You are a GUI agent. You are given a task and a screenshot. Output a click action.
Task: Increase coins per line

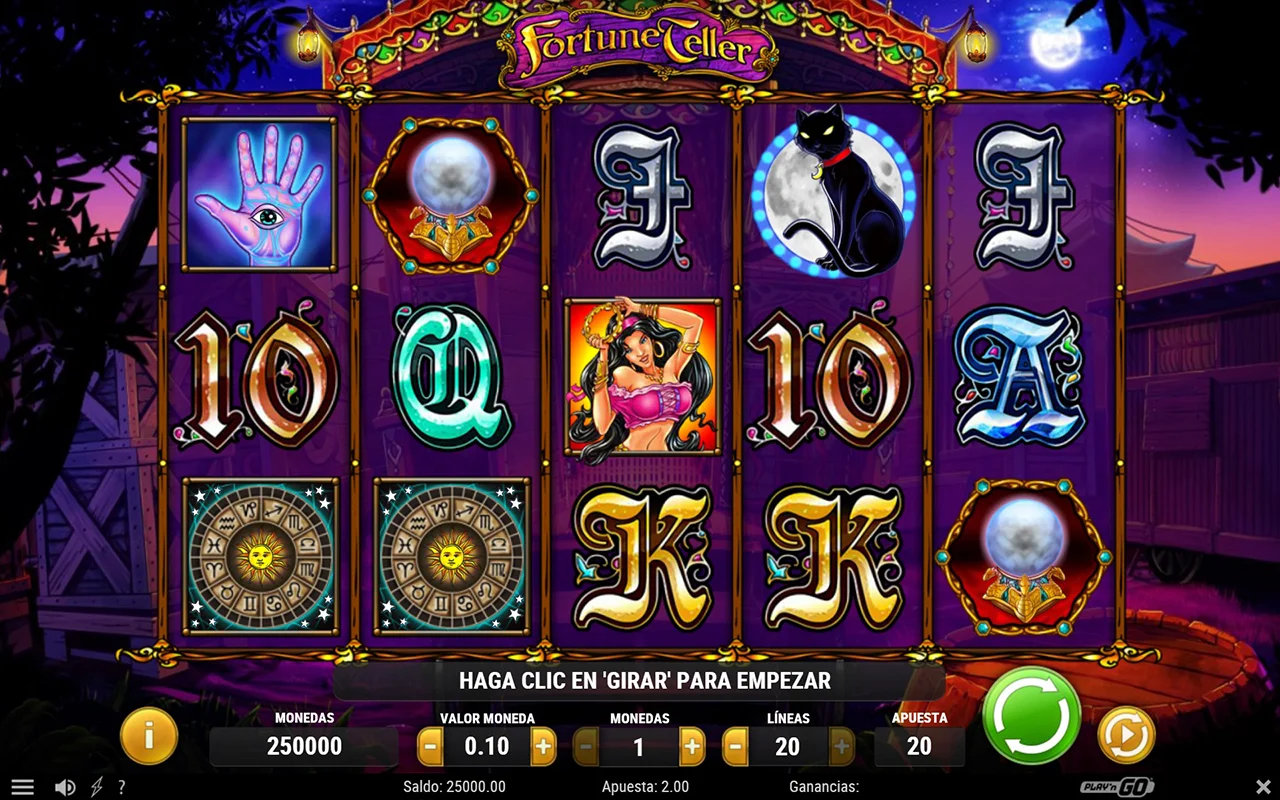[x=692, y=746]
